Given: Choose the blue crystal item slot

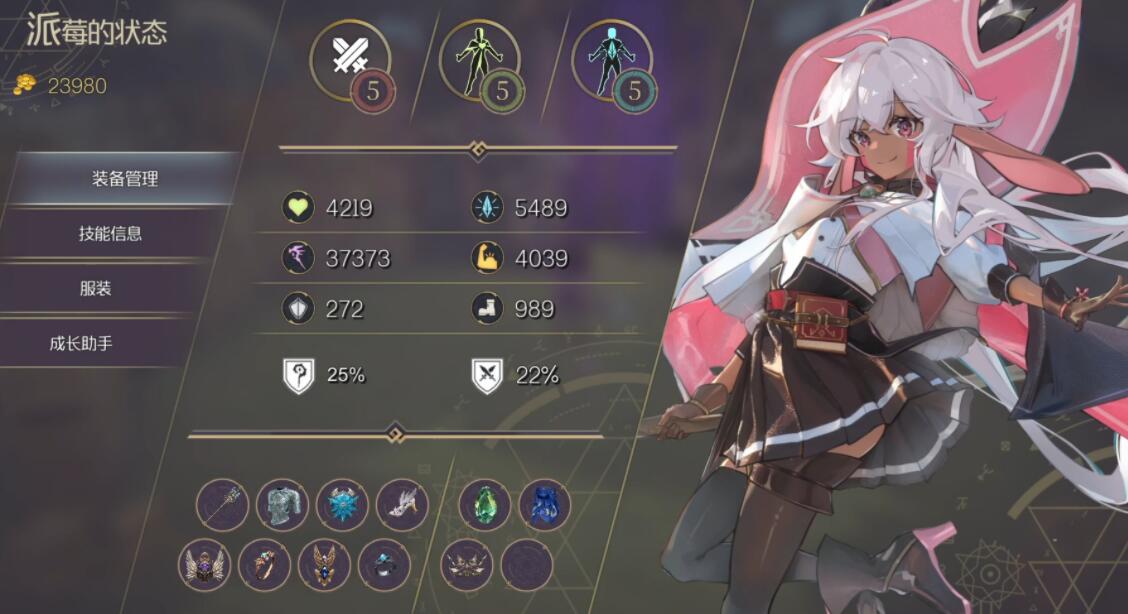Looking at the screenshot, I should click(544, 504).
